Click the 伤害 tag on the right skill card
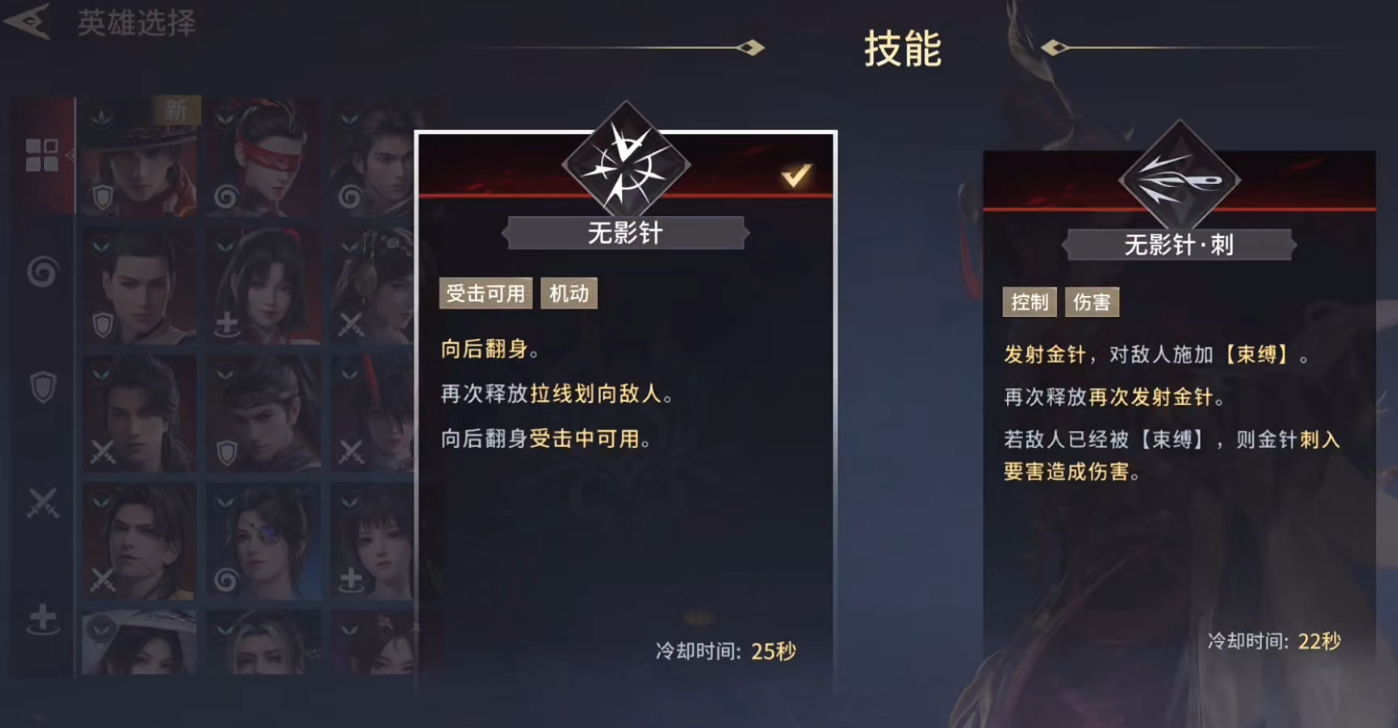1398x728 pixels. click(x=1091, y=301)
